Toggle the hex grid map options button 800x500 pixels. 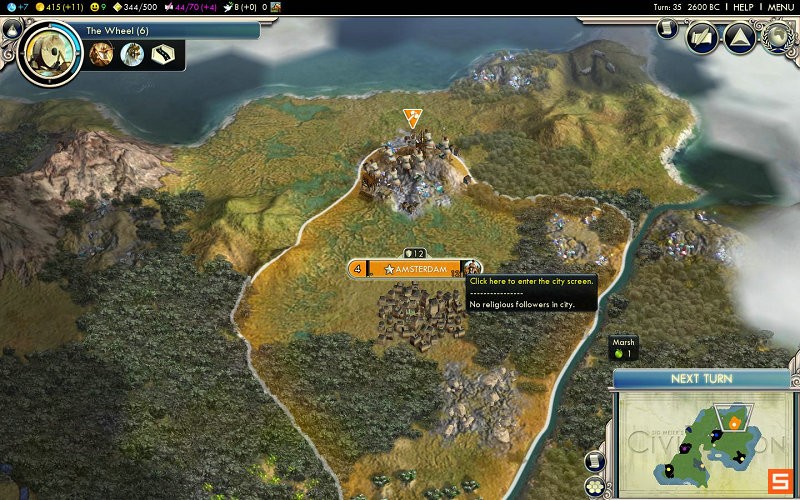pos(596,486)
